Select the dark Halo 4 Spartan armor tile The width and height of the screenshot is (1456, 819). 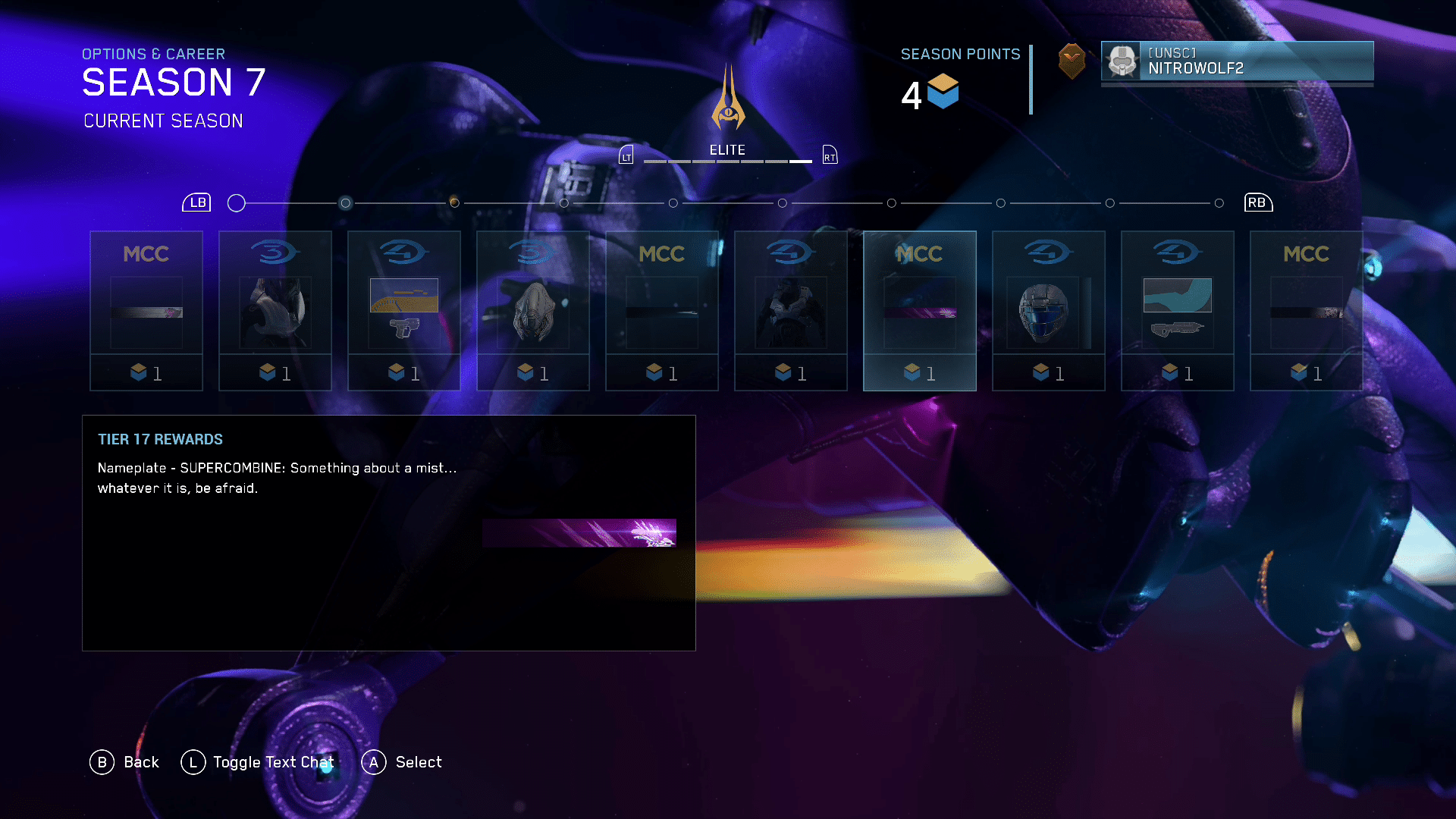790,311
